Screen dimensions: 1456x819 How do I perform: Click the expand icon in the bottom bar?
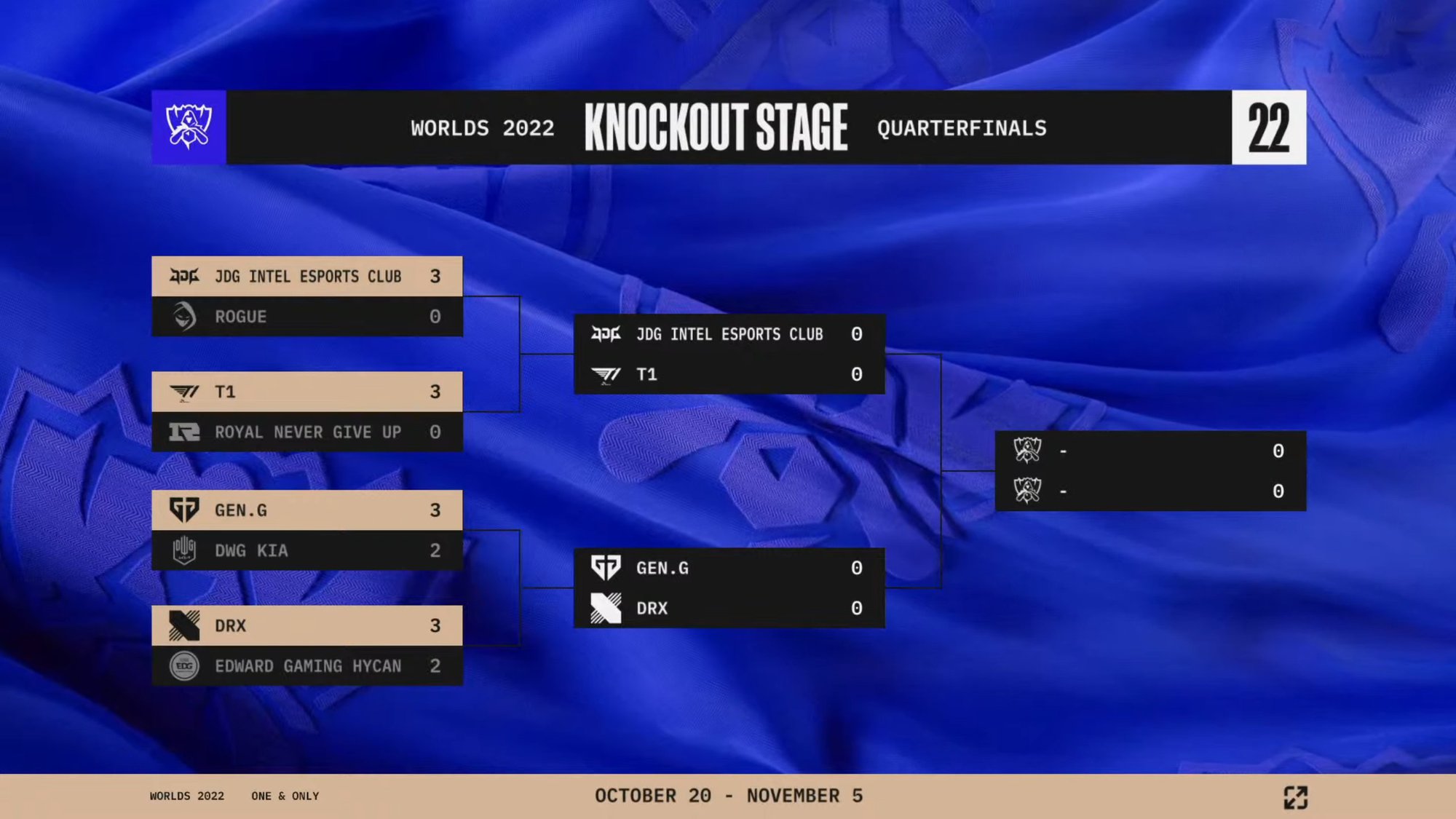(1295, 797)
